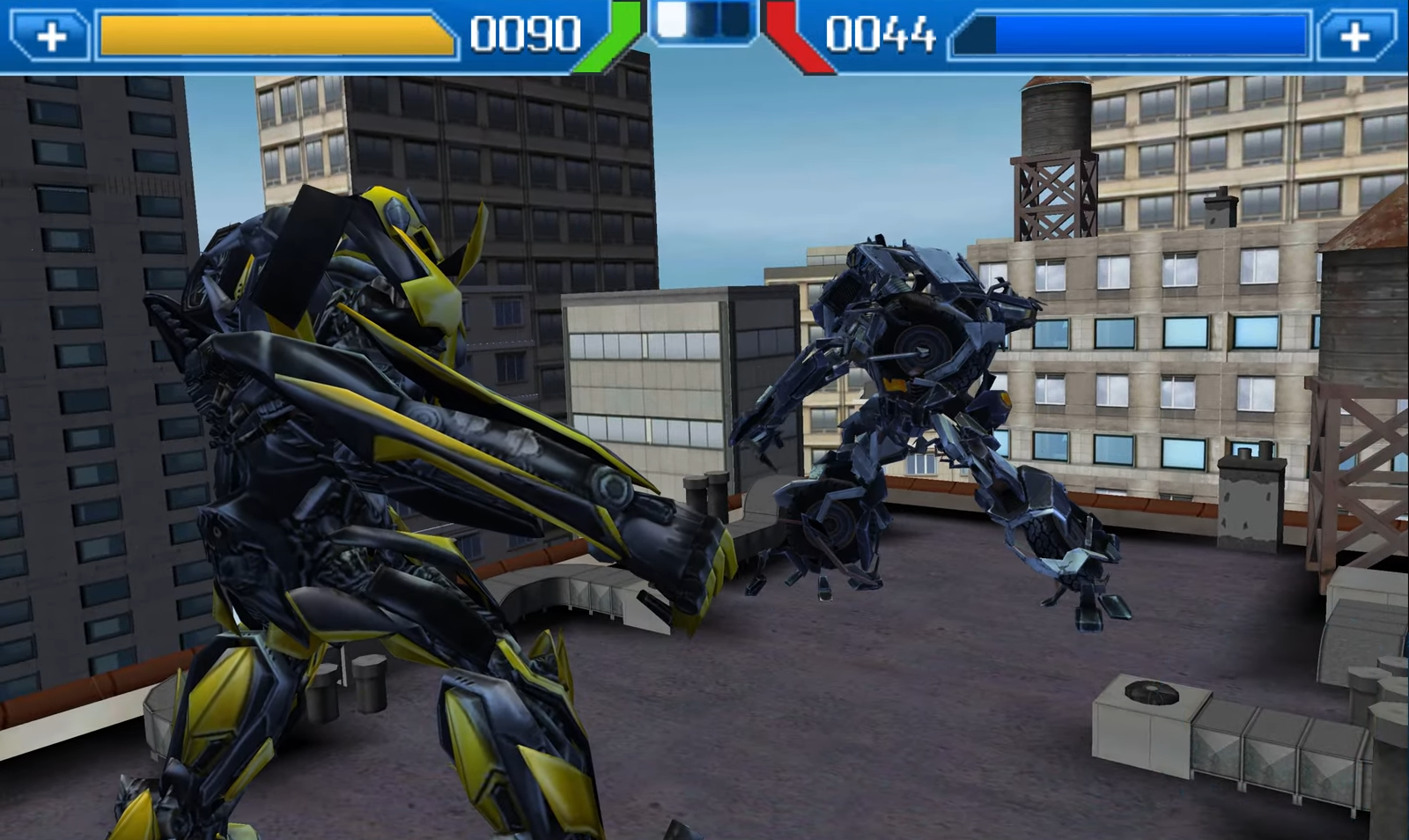The image size is (1409, 840).
Task: Expand Bumblebee's health boost with the left plus
Action: click(x=53, y=33)
